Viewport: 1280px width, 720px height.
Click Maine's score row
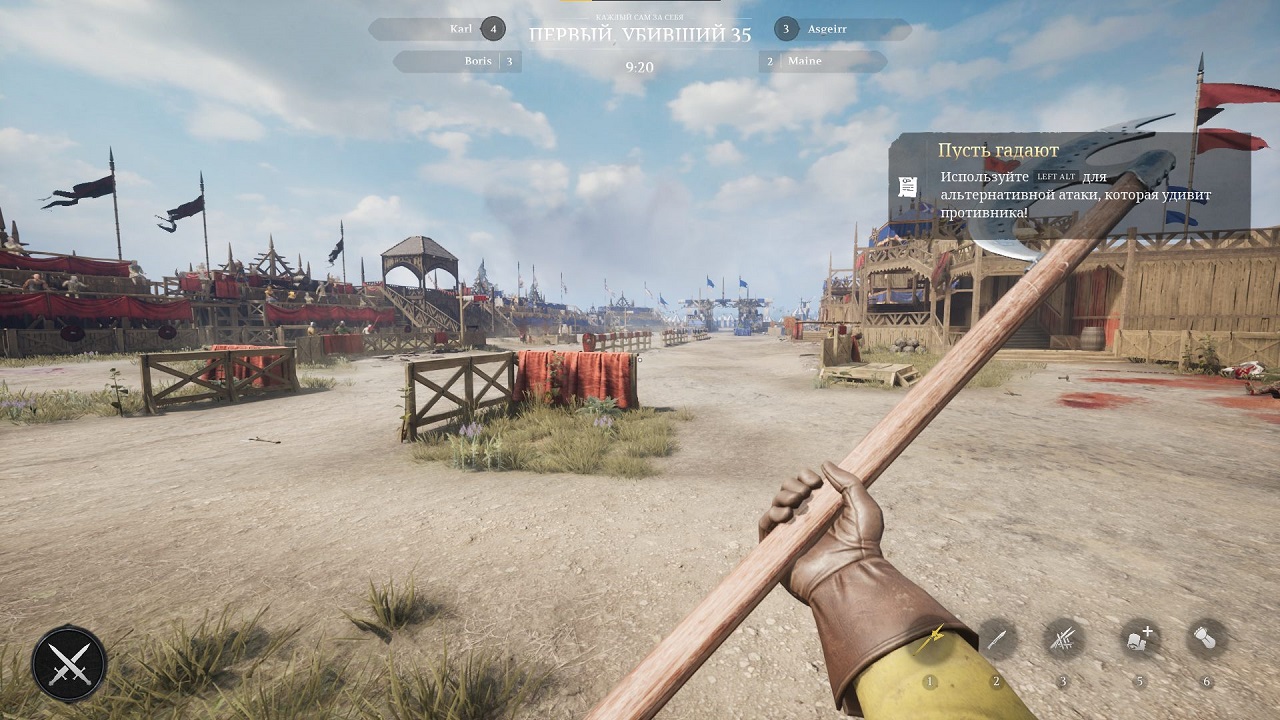(822, 61)
